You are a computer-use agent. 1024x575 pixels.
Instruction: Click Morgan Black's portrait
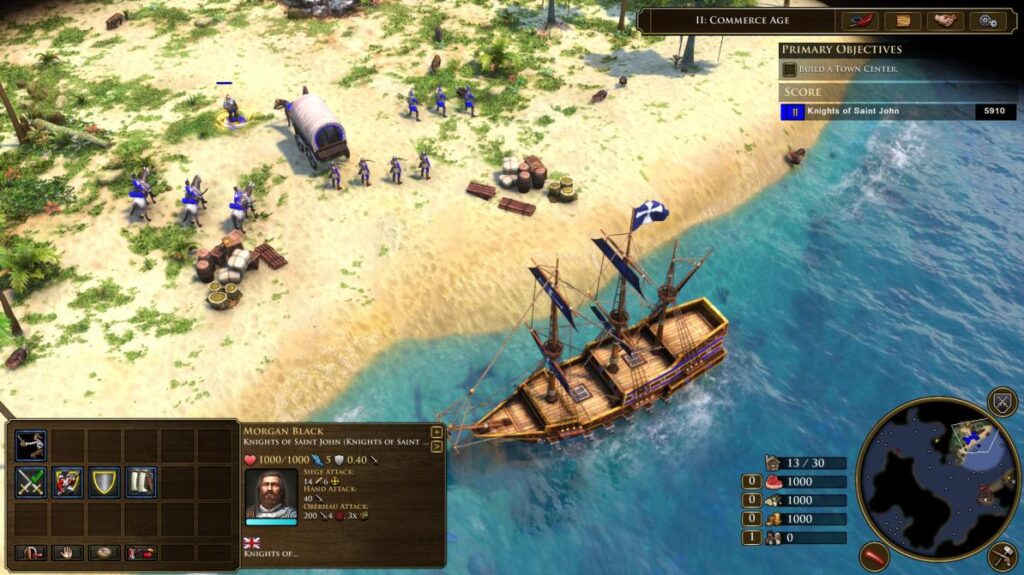(271, 494)
